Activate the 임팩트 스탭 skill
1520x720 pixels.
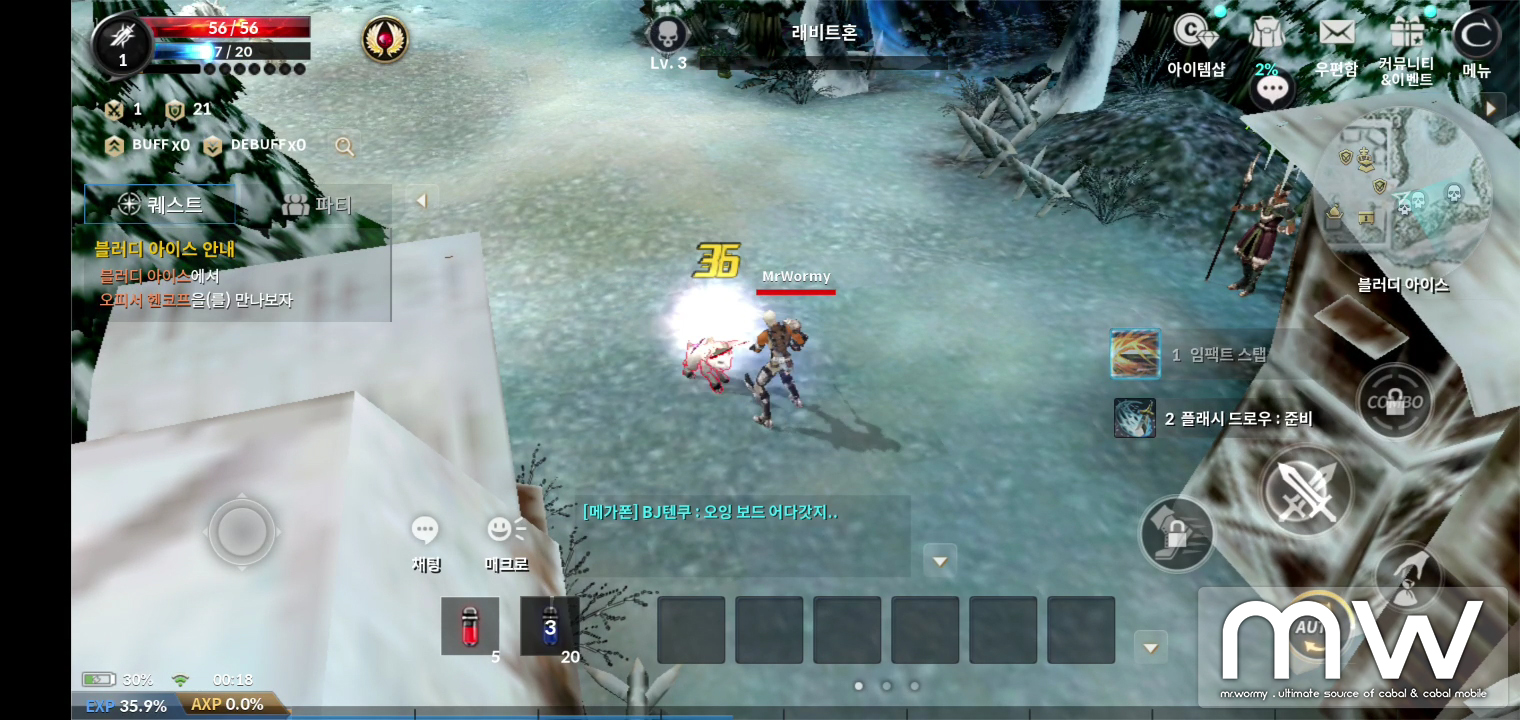point(1136,354)
